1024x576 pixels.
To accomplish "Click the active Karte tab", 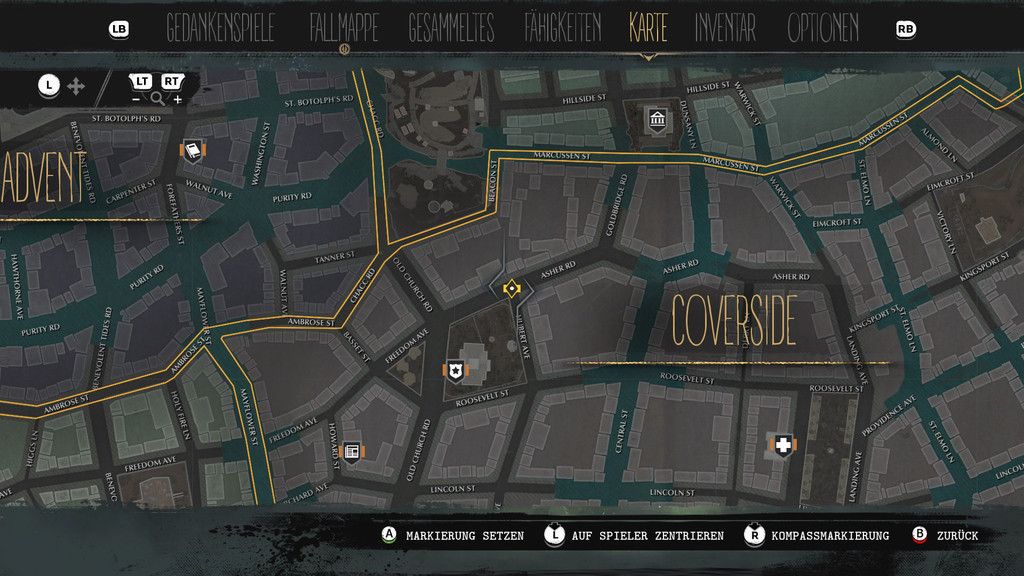I will (x=648, y=29).
